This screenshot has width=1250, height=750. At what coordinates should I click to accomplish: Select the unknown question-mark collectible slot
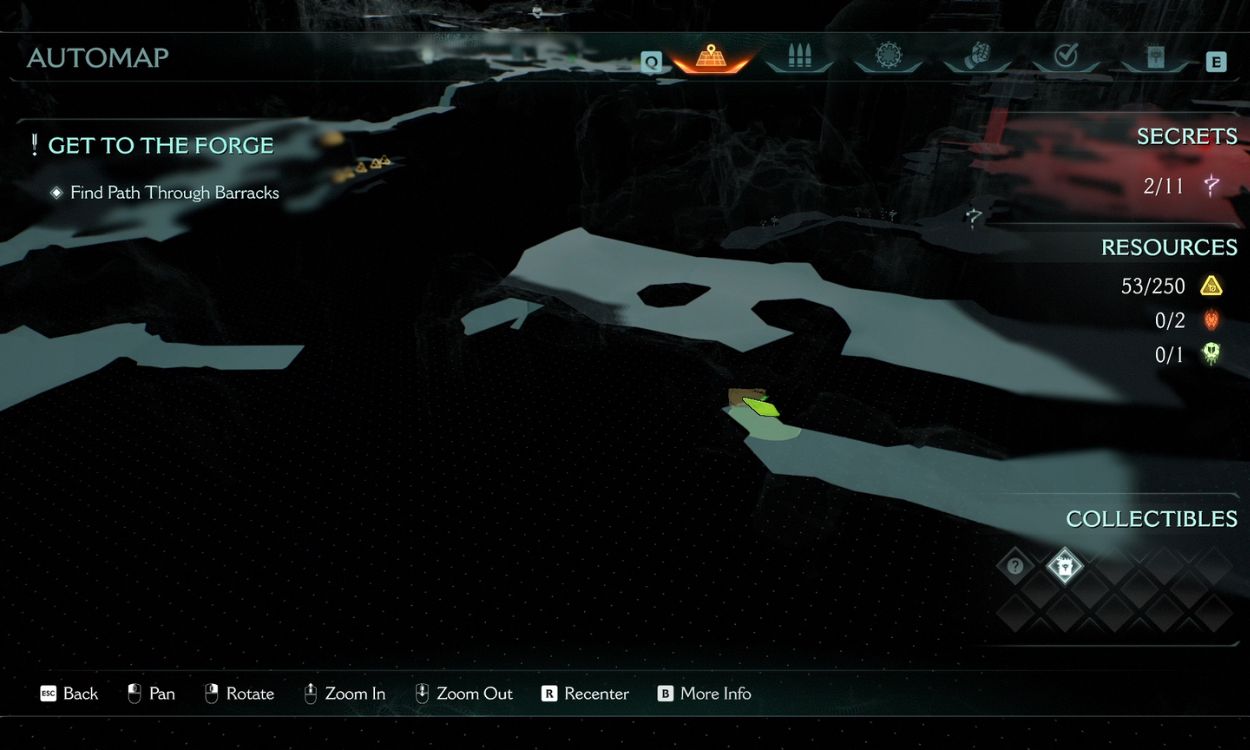pos(1015,567)
